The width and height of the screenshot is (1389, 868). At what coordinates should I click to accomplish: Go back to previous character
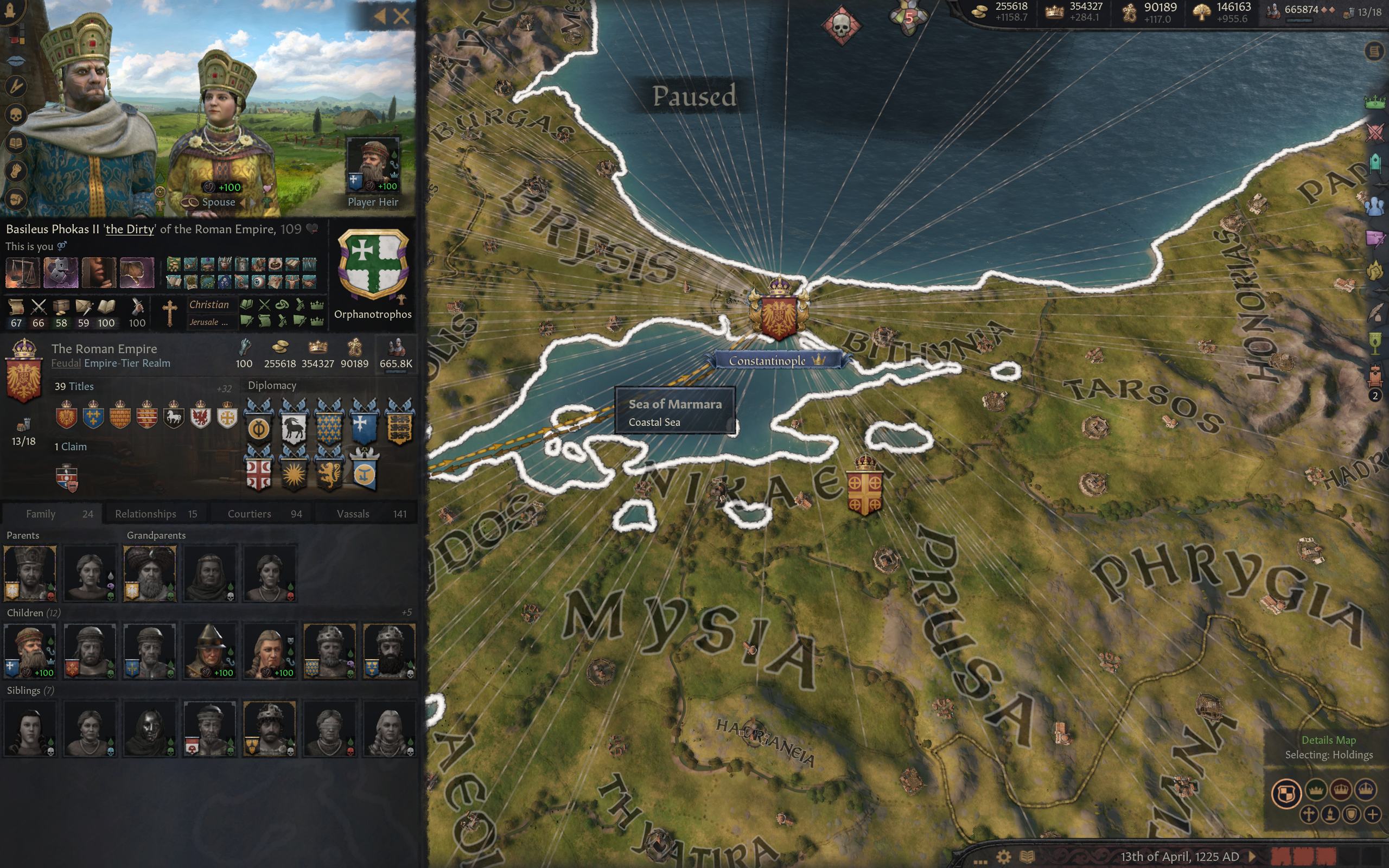(x=380, y=16)
